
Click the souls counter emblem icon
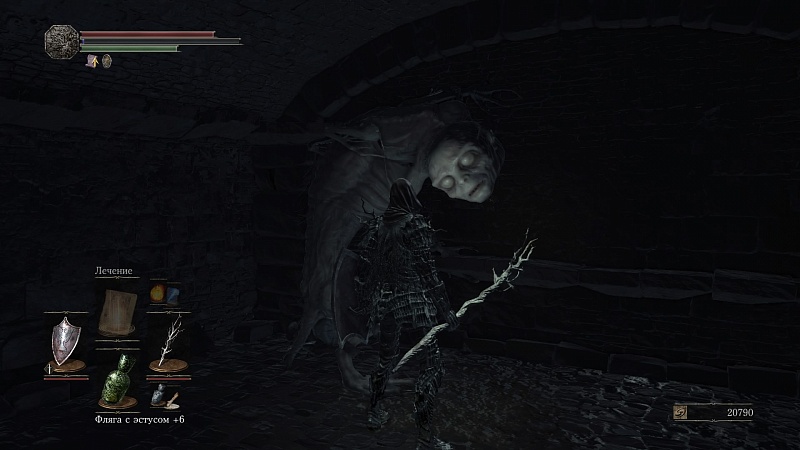(681, 412)
